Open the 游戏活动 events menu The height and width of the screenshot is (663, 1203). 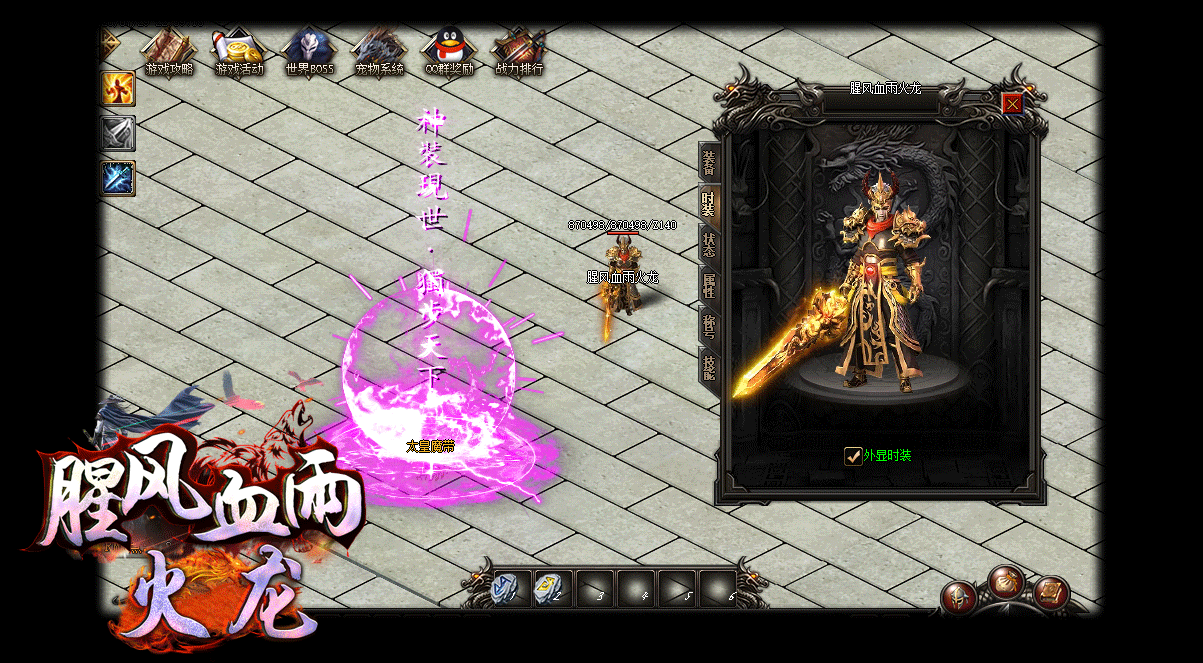[239, 50]
